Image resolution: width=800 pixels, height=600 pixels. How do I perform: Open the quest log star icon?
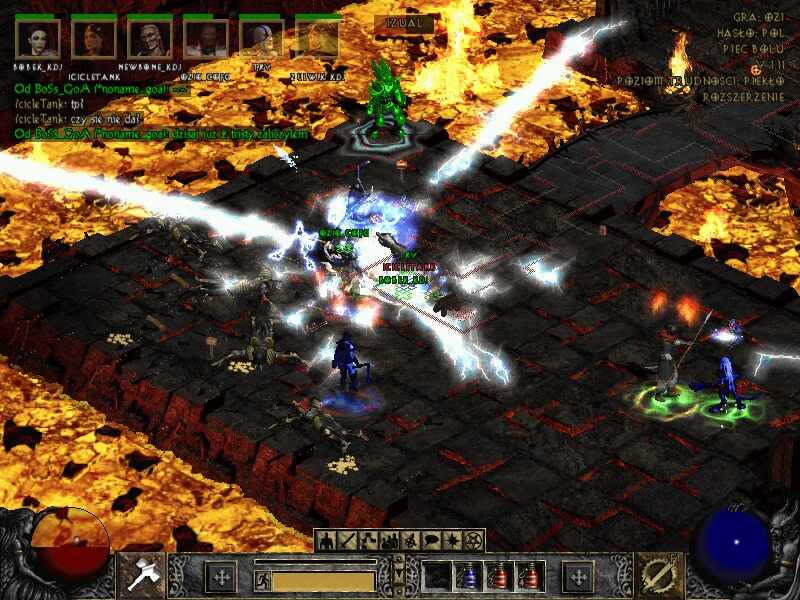452,541
